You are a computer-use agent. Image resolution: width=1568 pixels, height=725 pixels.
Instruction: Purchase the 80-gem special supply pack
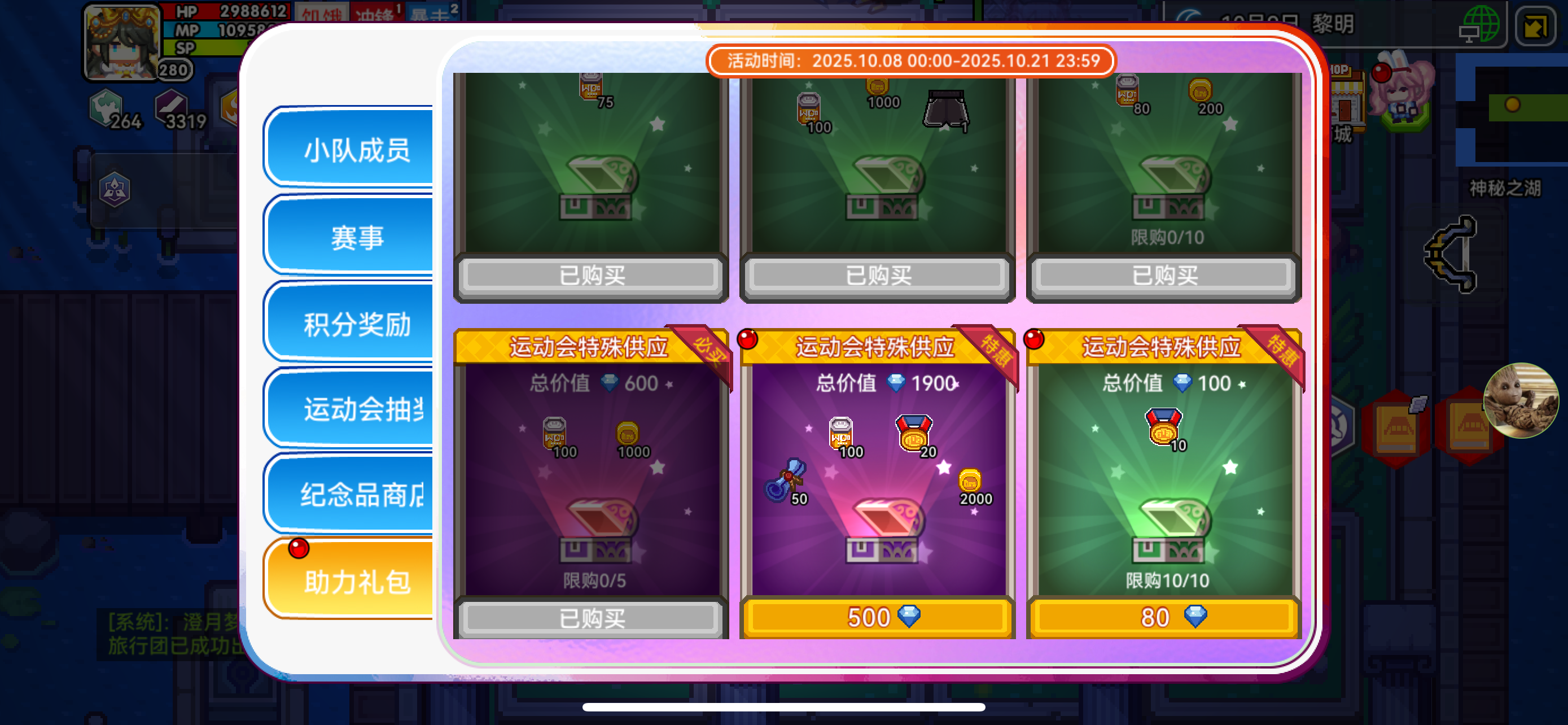[x=1163, y=617]
